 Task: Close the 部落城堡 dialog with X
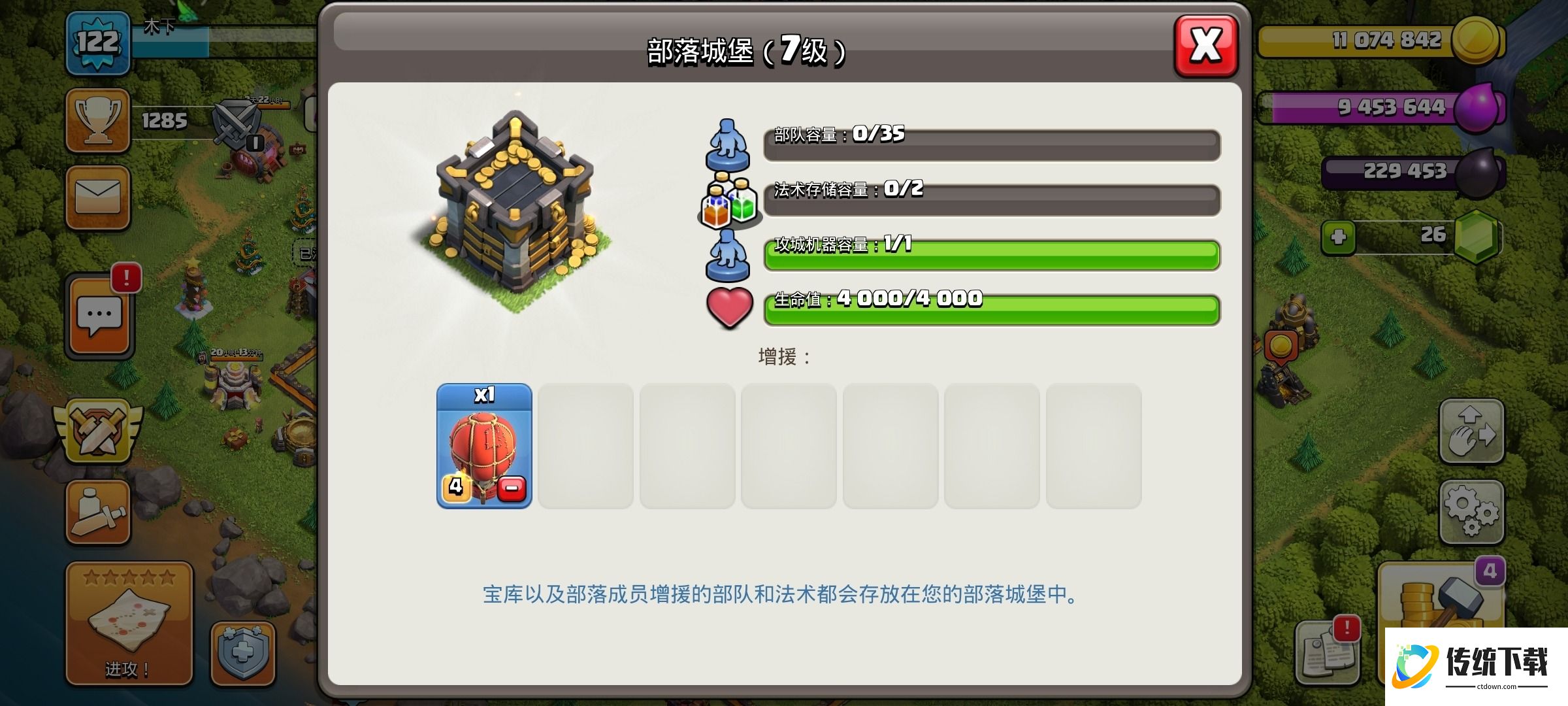point(1205,46)
